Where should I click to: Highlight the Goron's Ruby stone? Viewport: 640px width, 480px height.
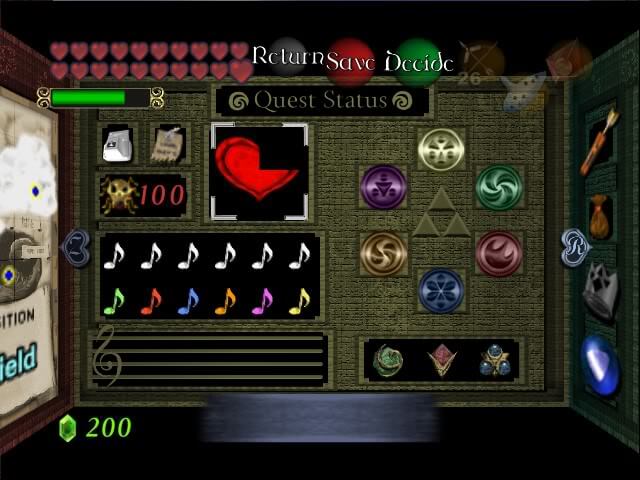(440, 360)
